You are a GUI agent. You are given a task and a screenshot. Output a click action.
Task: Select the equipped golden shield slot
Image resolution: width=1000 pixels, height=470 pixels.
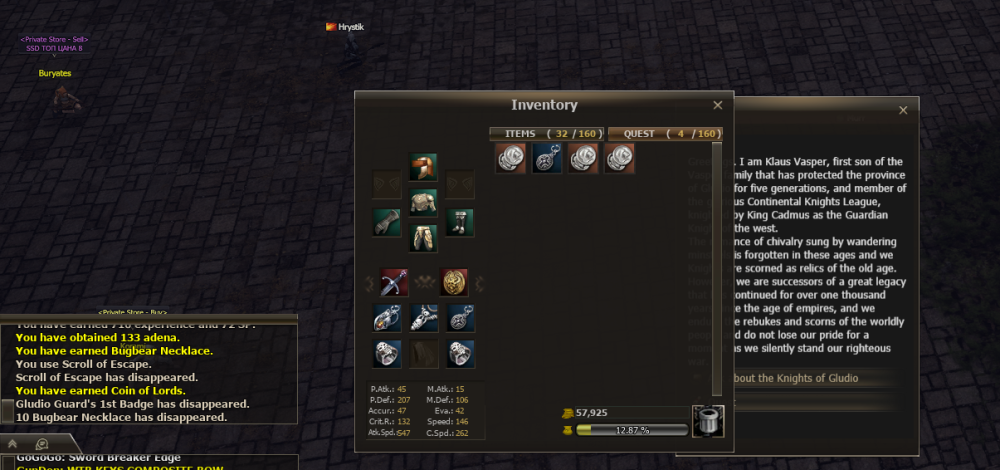[454, 282]
